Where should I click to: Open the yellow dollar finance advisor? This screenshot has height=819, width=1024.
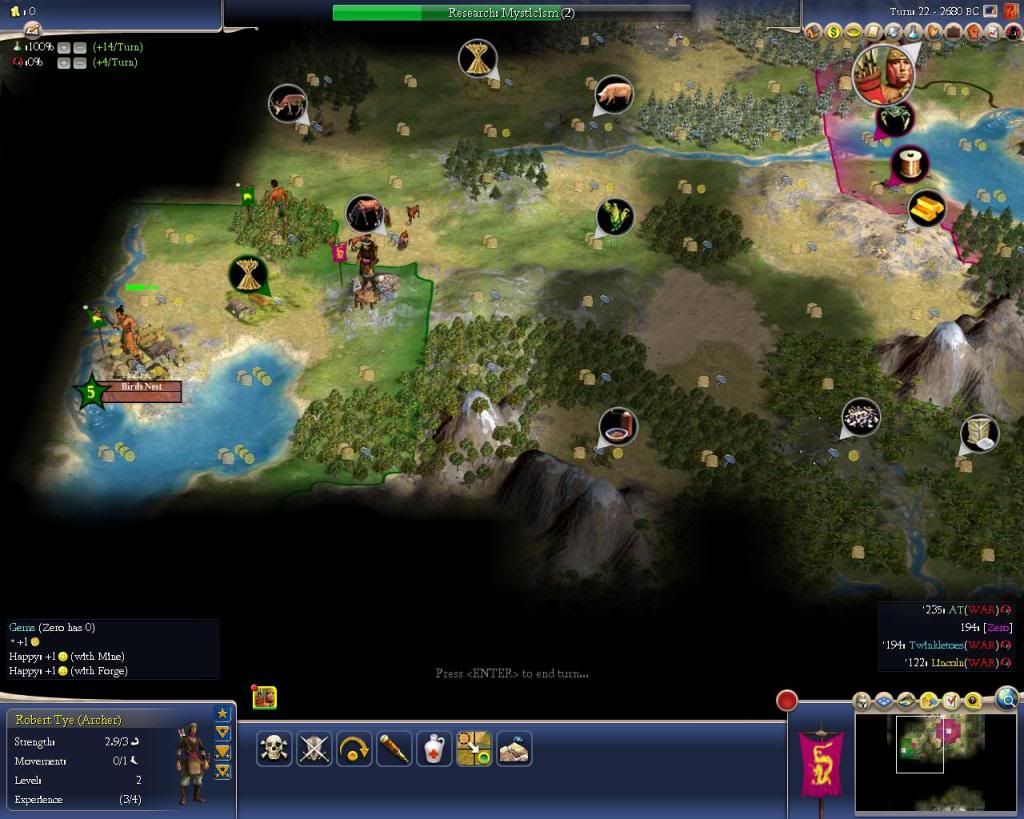click(x=833, y=32)
